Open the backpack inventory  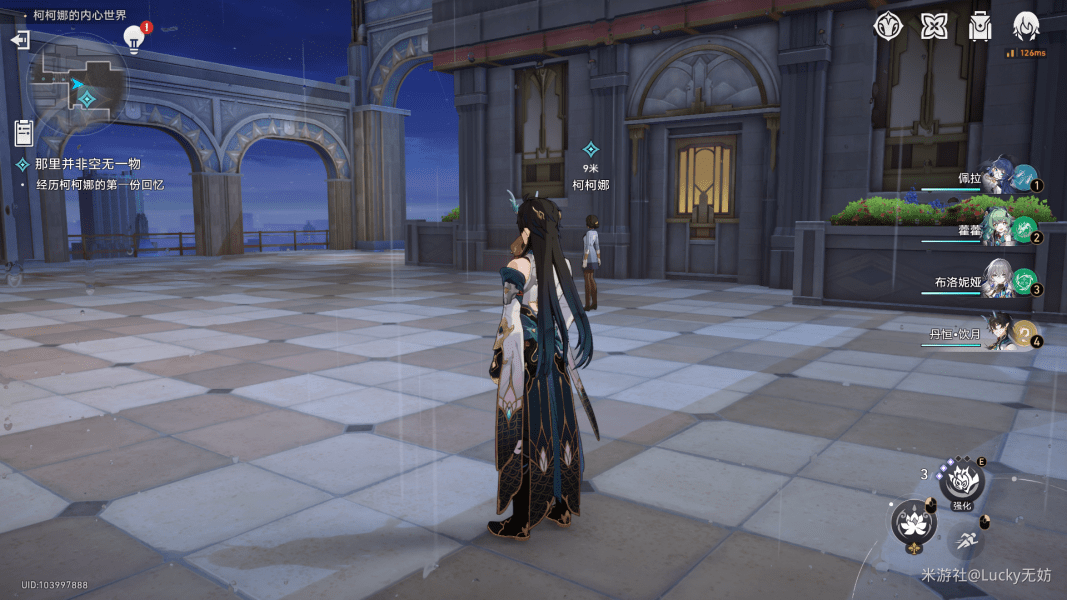point(980,26)
